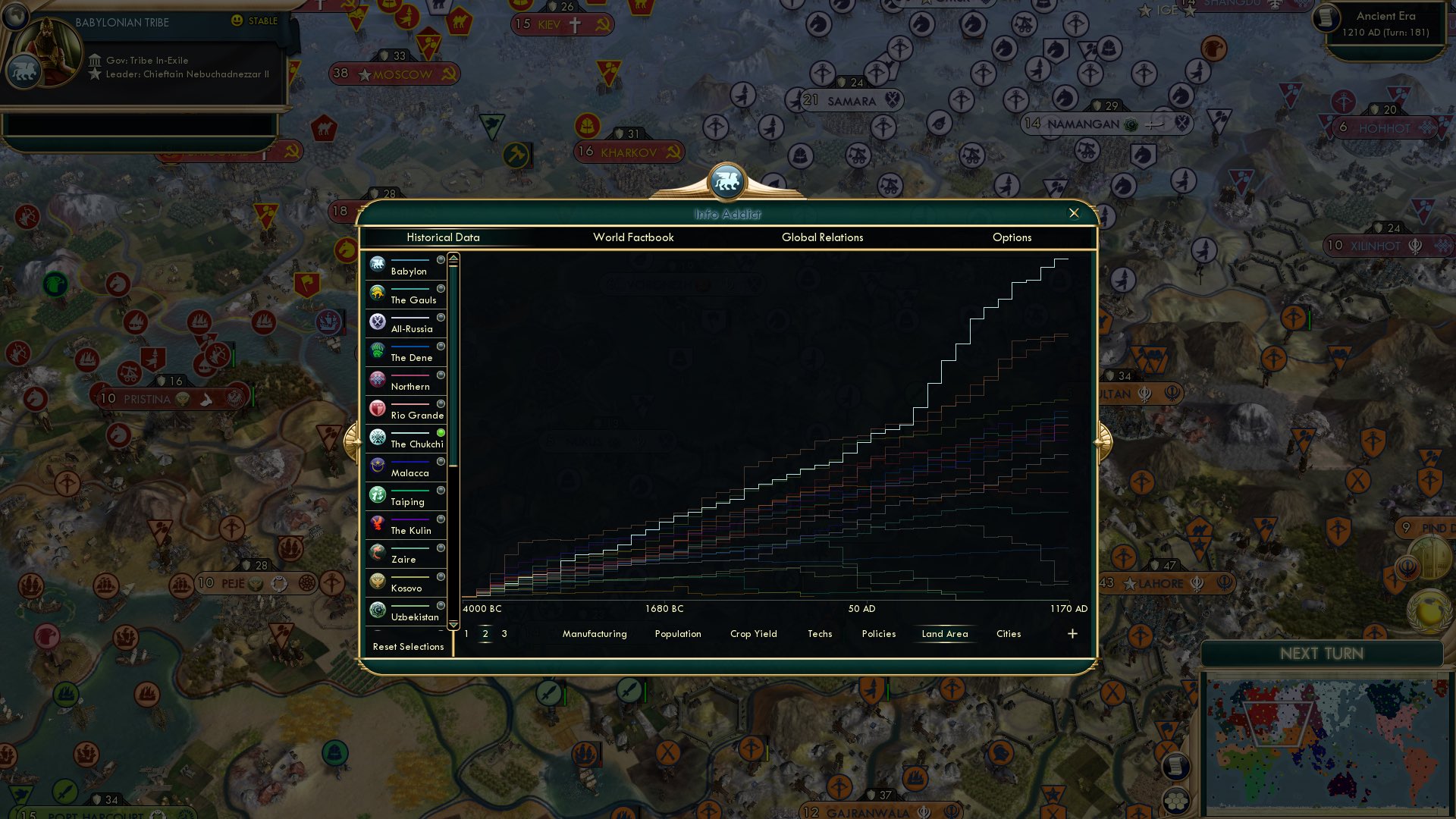Viewport: 1456px width, 819px height.
Task: Open the Global Relations tab
Action: [822, 237]
